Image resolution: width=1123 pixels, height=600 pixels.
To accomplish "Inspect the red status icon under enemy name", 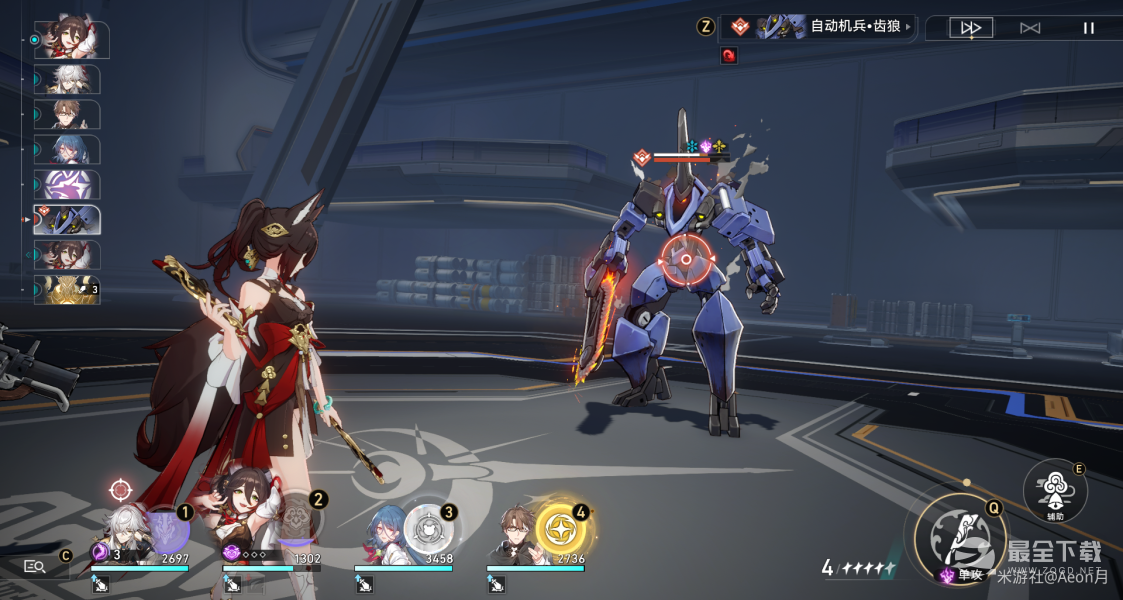I will point(728,56).
